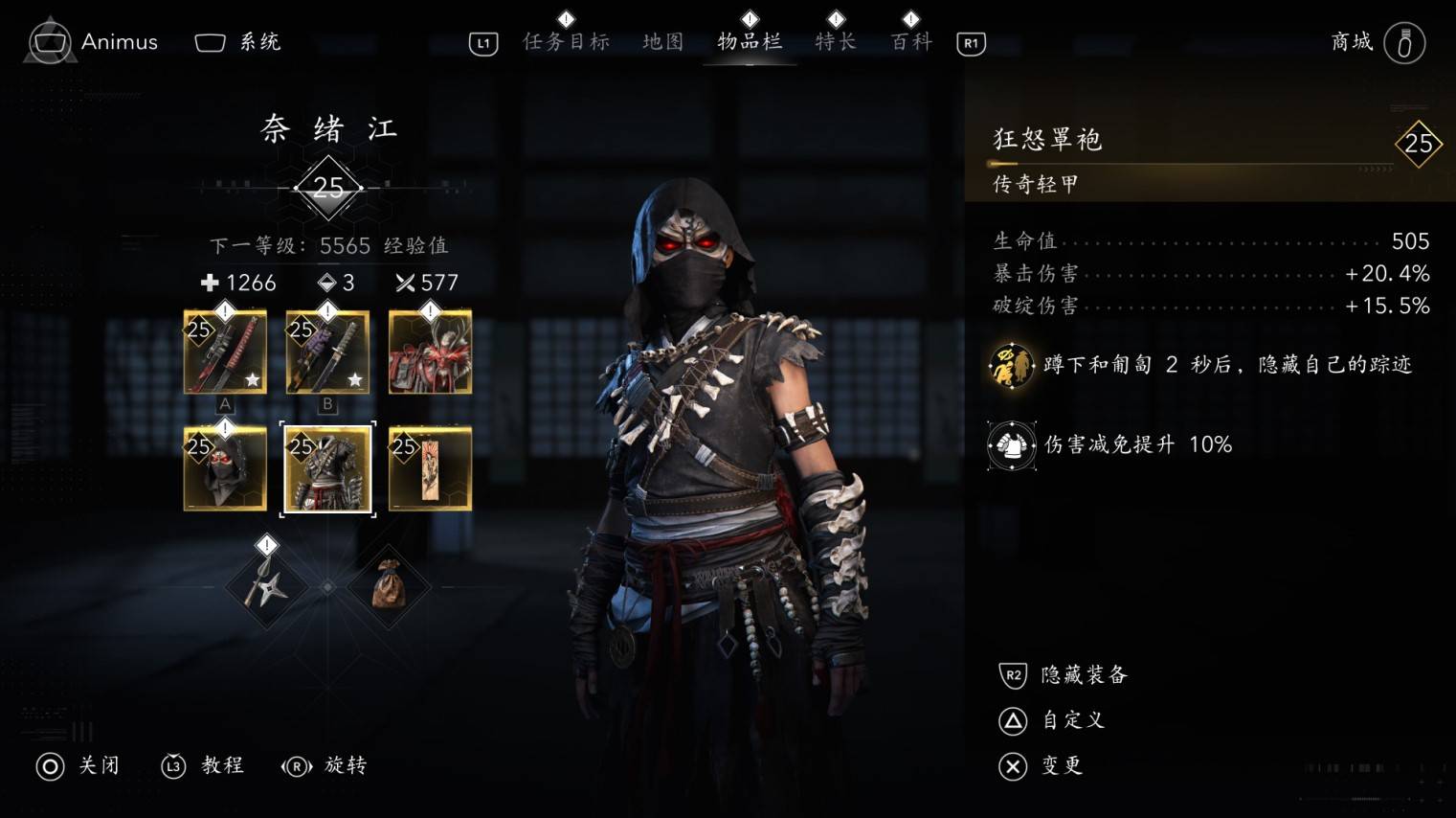Select the equipped 狂怒罩袍 armor slot
Image resolution: width=1456 pixels, height=818 pixels.
(x=327, y=468)
